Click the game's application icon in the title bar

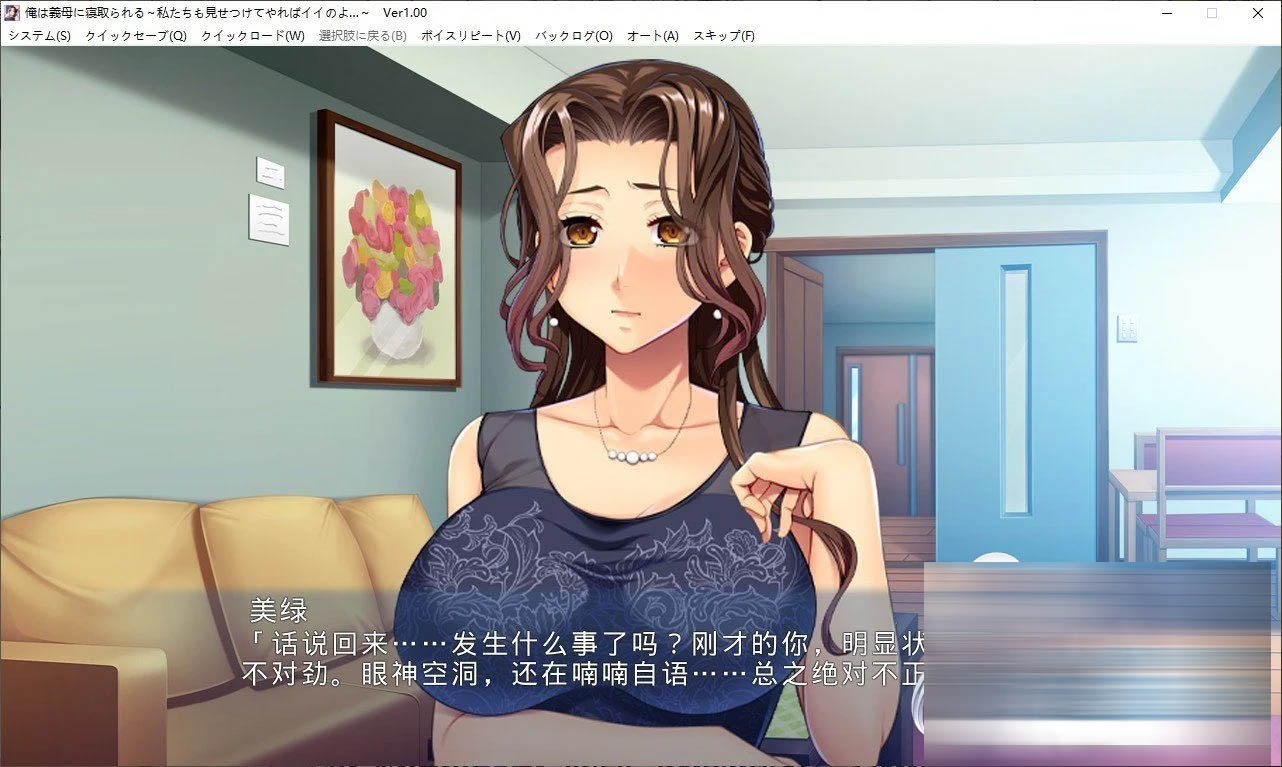pos(12,12)
